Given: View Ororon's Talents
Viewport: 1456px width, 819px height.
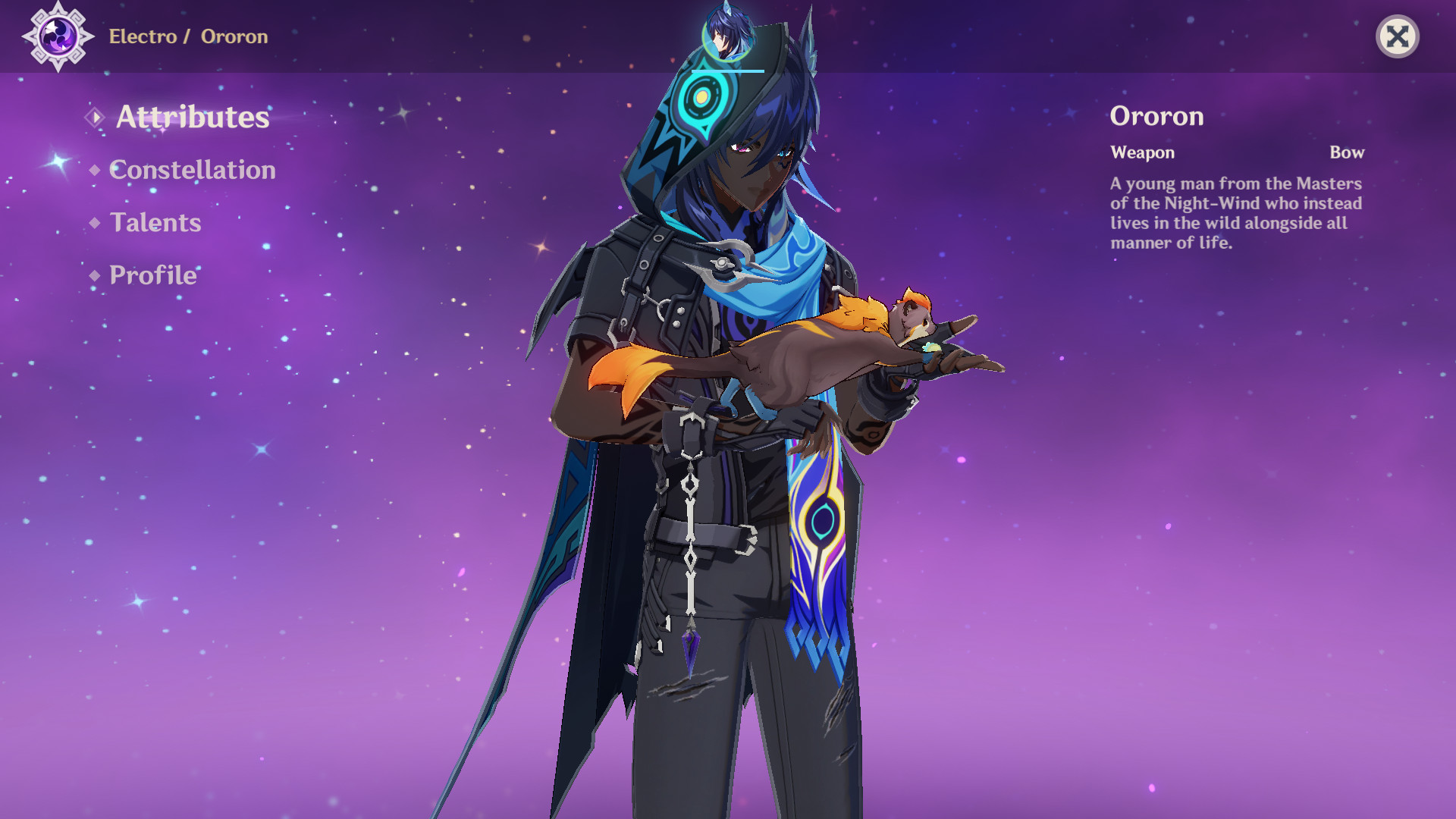Looking at the screenshot, I should tap(155, 223).
